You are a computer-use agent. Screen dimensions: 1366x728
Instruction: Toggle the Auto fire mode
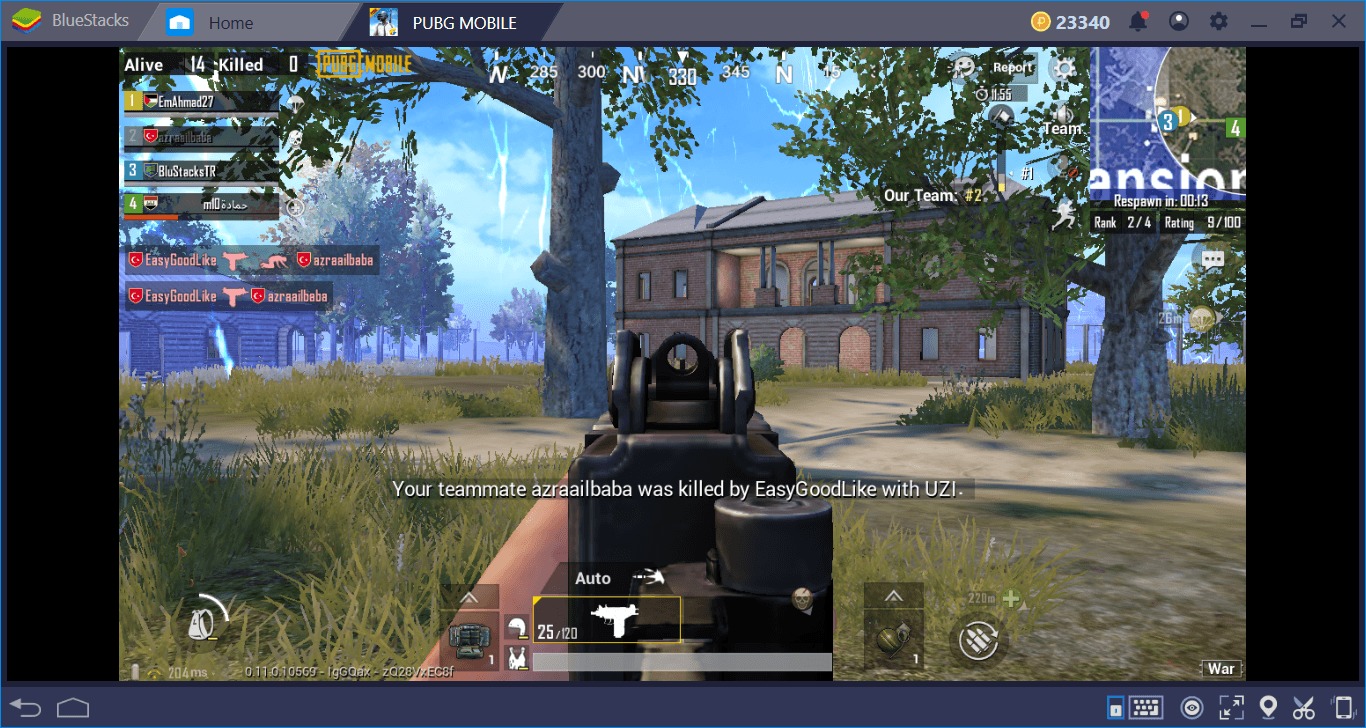click(x=592, y=578)
